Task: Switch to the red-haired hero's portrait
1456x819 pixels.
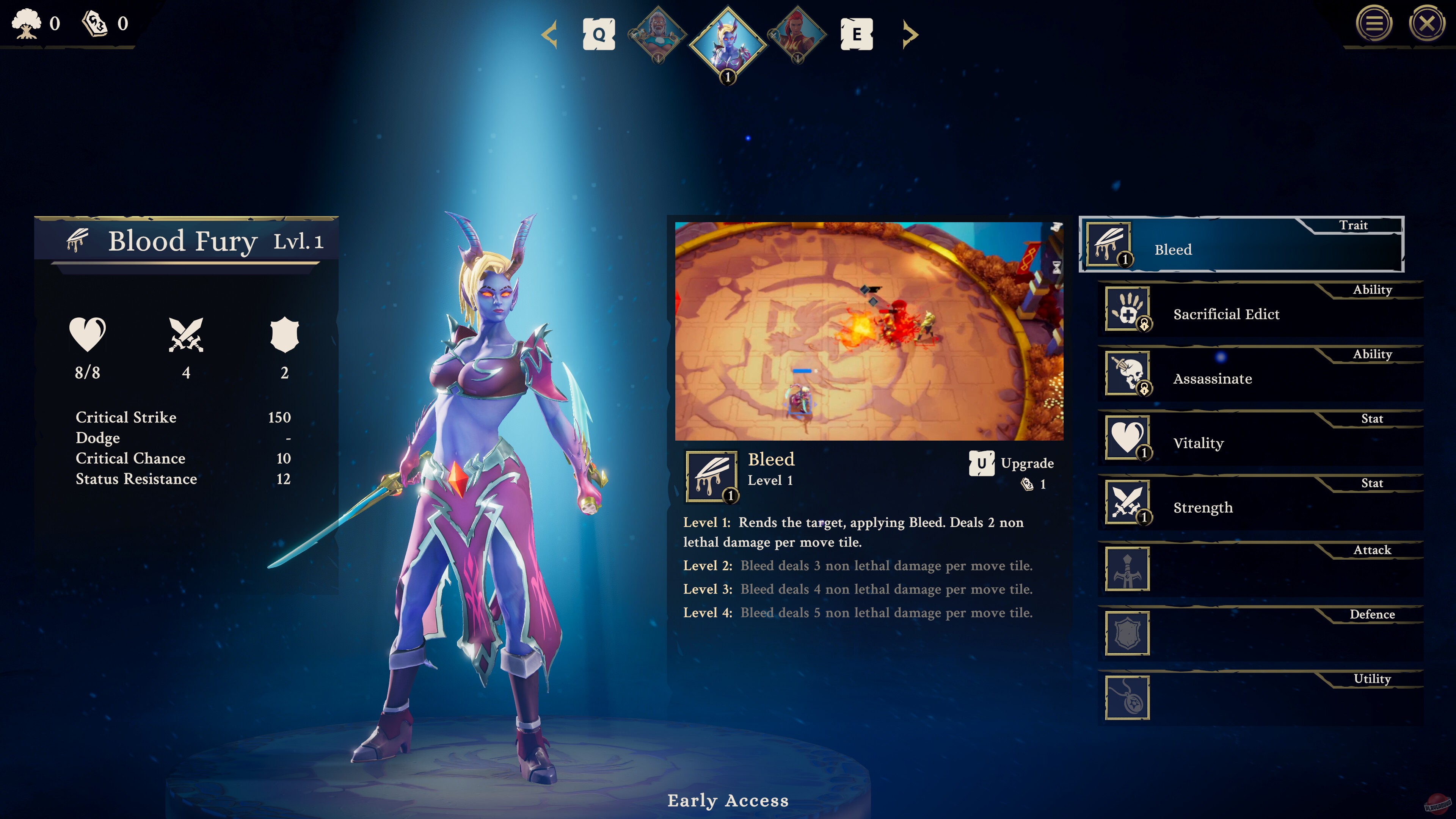Action: point(797,35)
